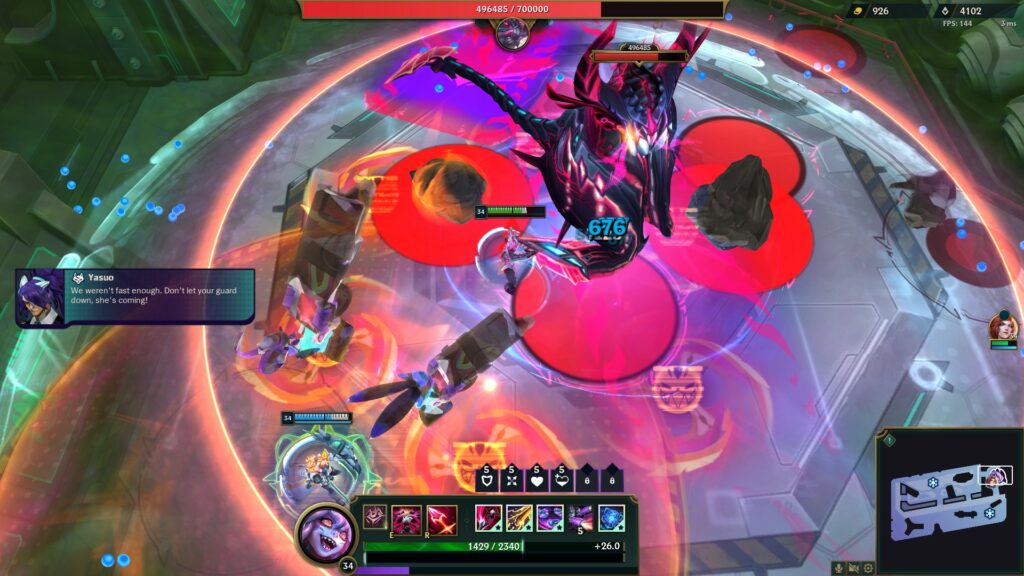Activate the E ability icon
Viewport: 1024px width, 576px height.
click(407, 520)
